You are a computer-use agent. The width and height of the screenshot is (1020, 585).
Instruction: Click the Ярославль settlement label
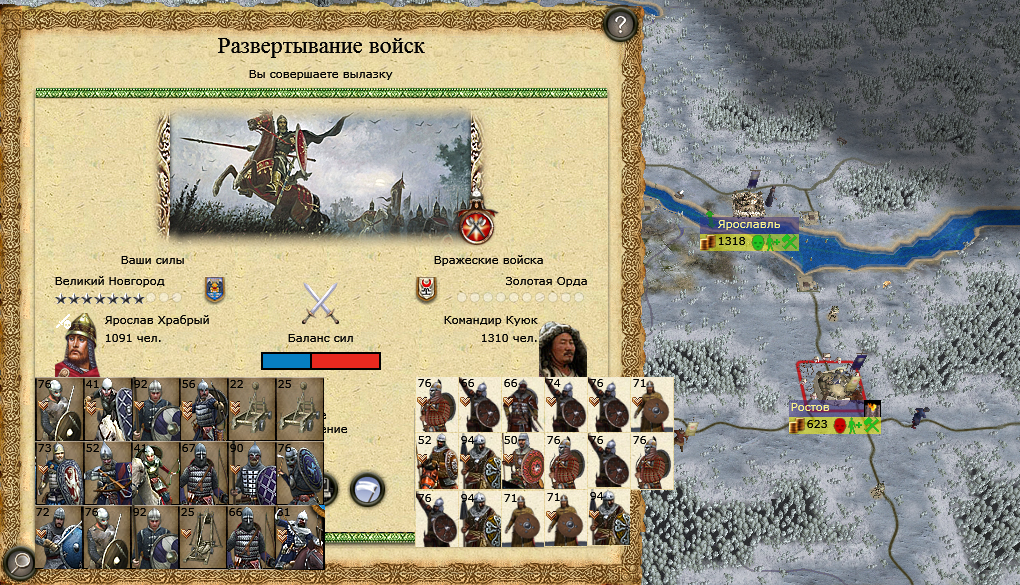click(x=748, y=225)
